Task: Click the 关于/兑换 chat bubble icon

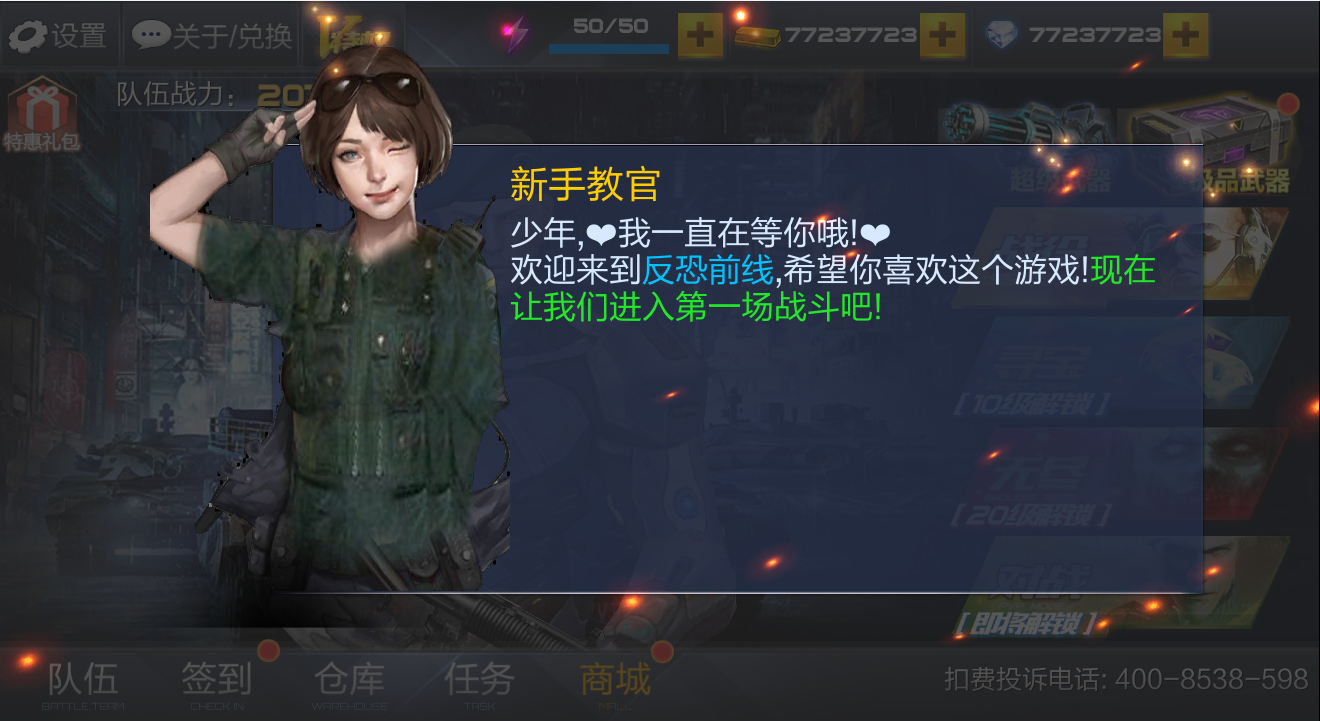Action: click(x=152, y=35)
